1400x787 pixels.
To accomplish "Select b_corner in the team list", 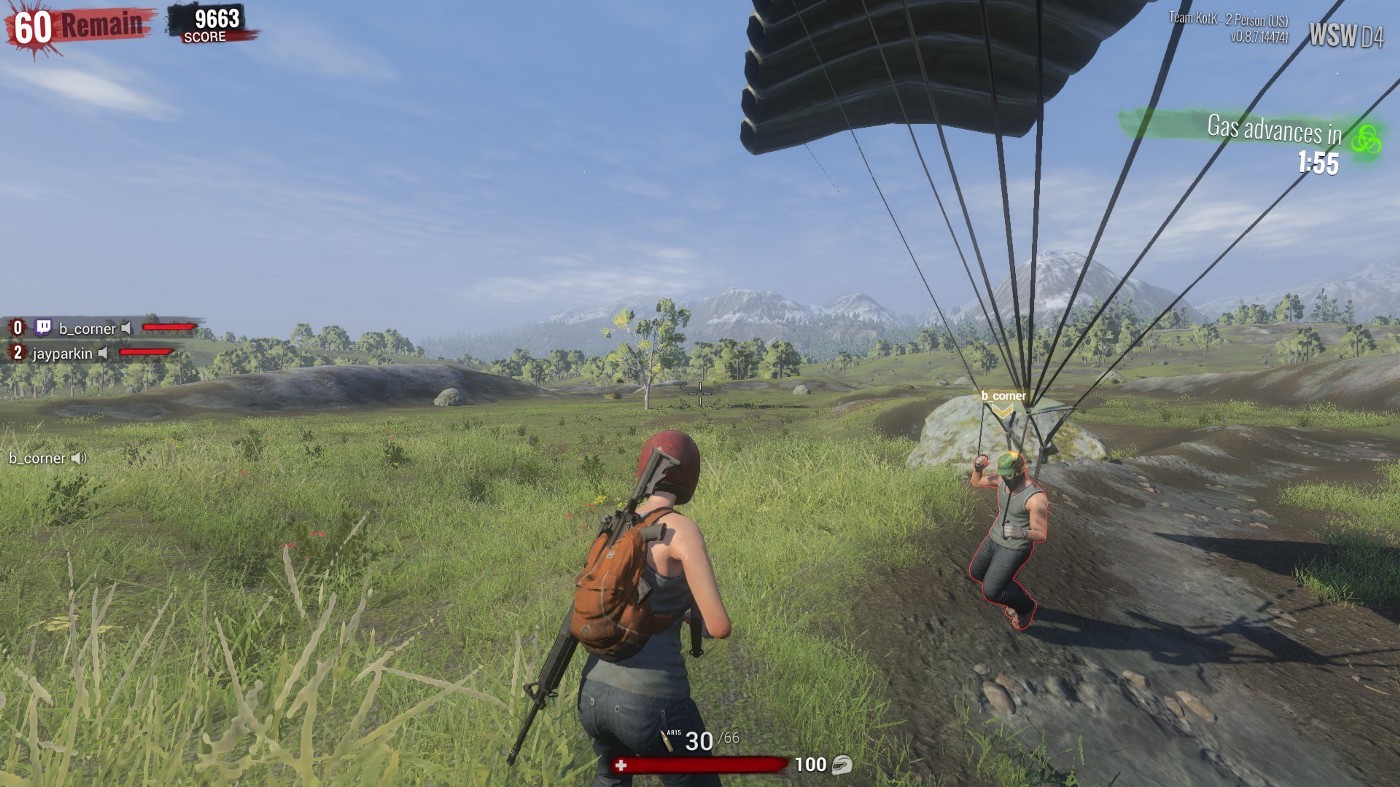I will pyautogui.click(x=87, y=328).
